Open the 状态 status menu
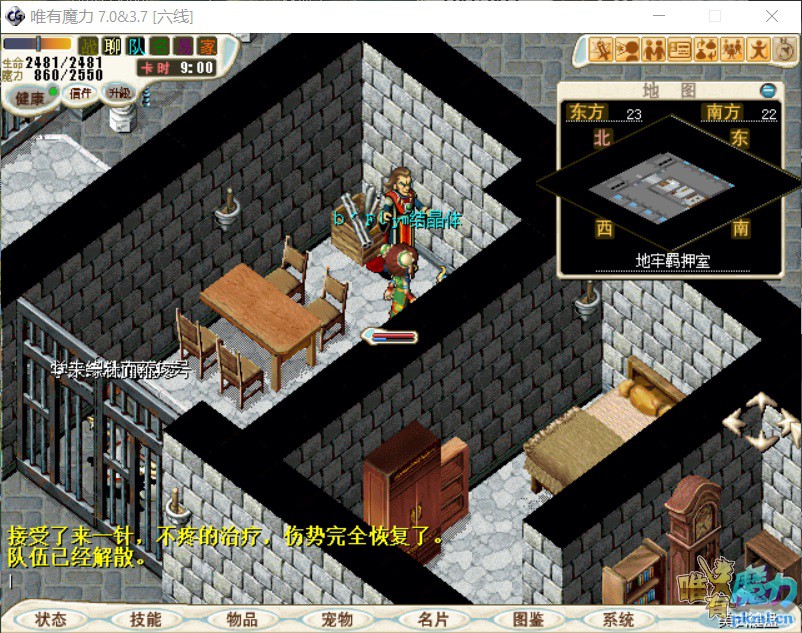The image size is (802, 633). pyautogui.click(x=50, y=619)
